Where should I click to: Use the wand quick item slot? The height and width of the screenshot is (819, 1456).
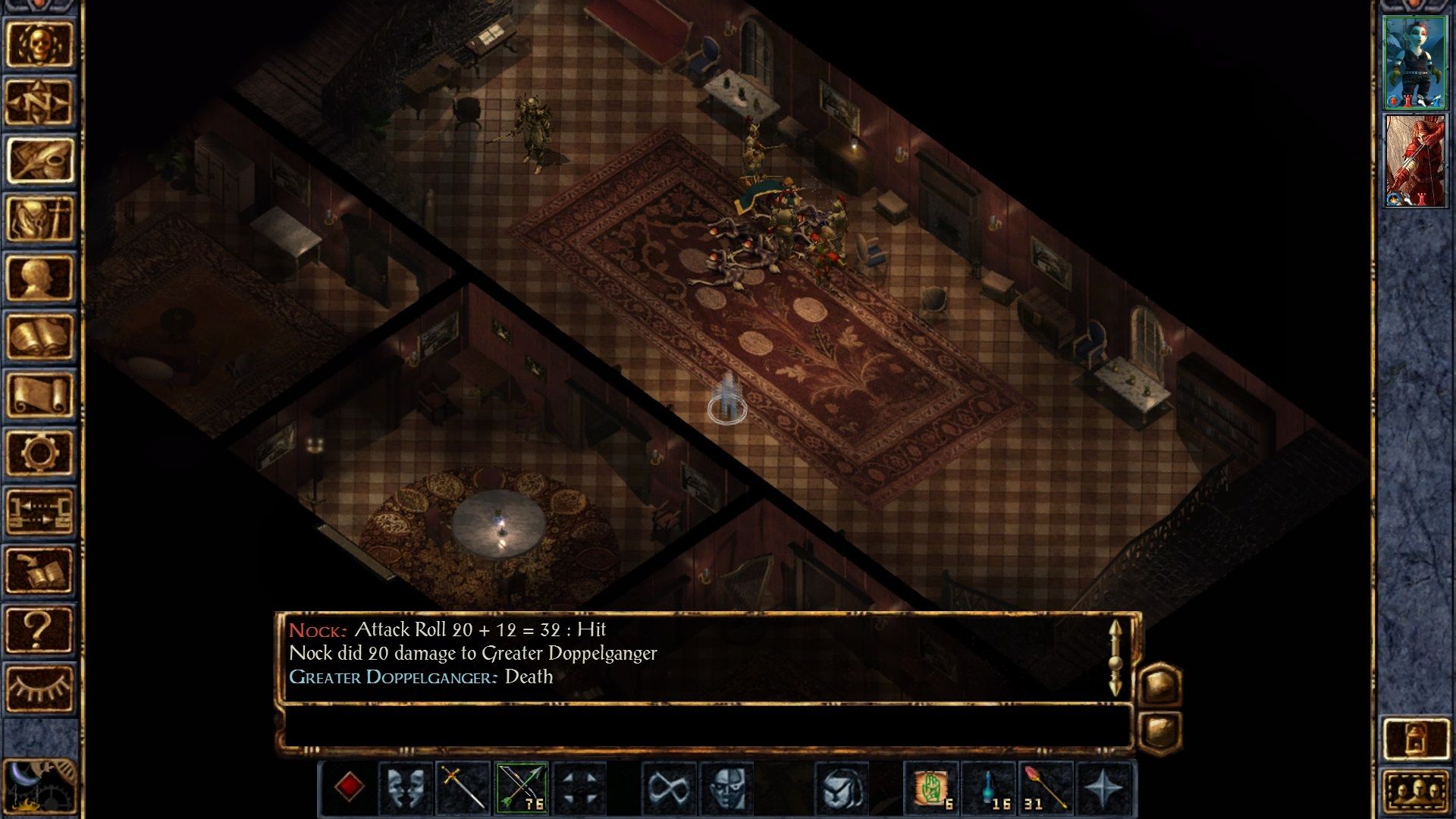click(1046, 789)
